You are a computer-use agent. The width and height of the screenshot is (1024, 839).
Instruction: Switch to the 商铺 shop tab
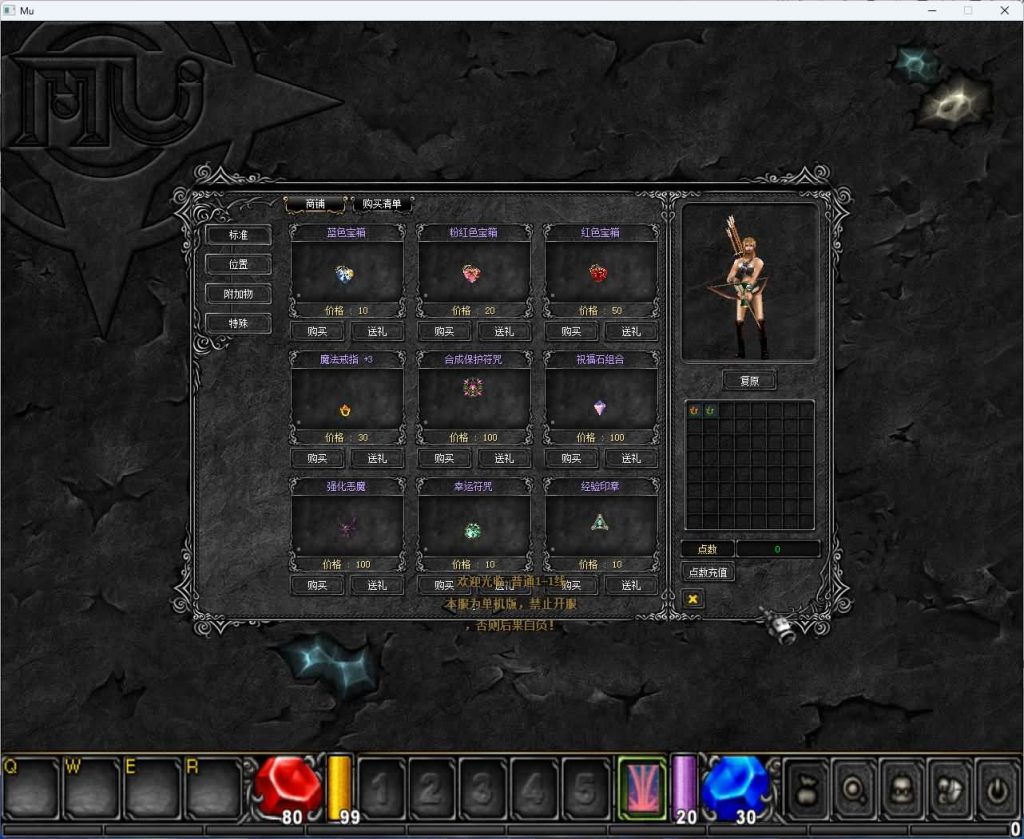click(316, 204)
